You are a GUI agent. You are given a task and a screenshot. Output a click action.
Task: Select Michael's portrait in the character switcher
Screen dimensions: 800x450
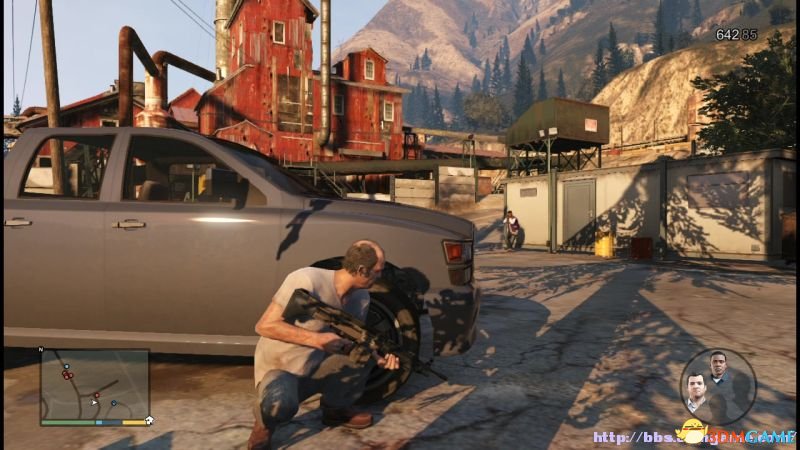click(697, 388)
